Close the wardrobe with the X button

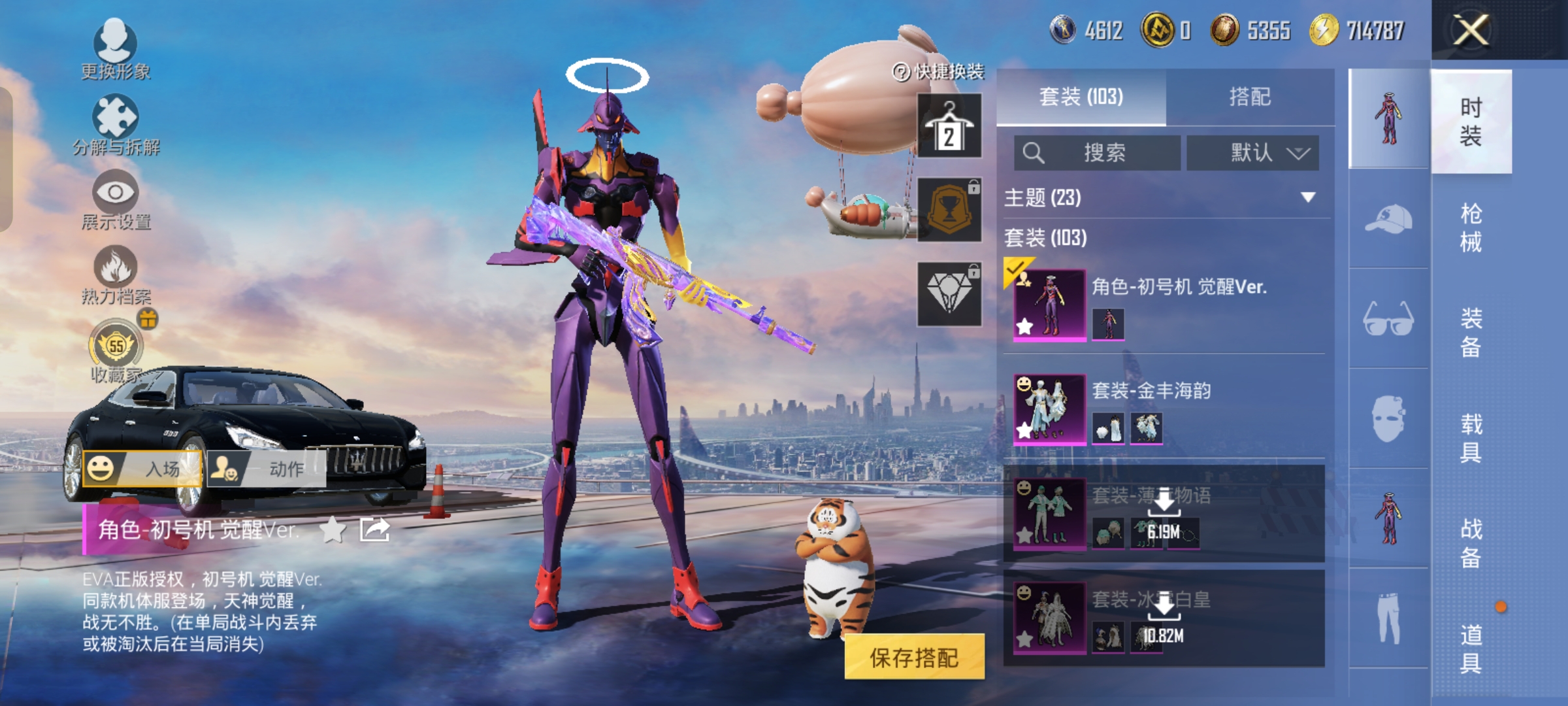[1470, 30]
